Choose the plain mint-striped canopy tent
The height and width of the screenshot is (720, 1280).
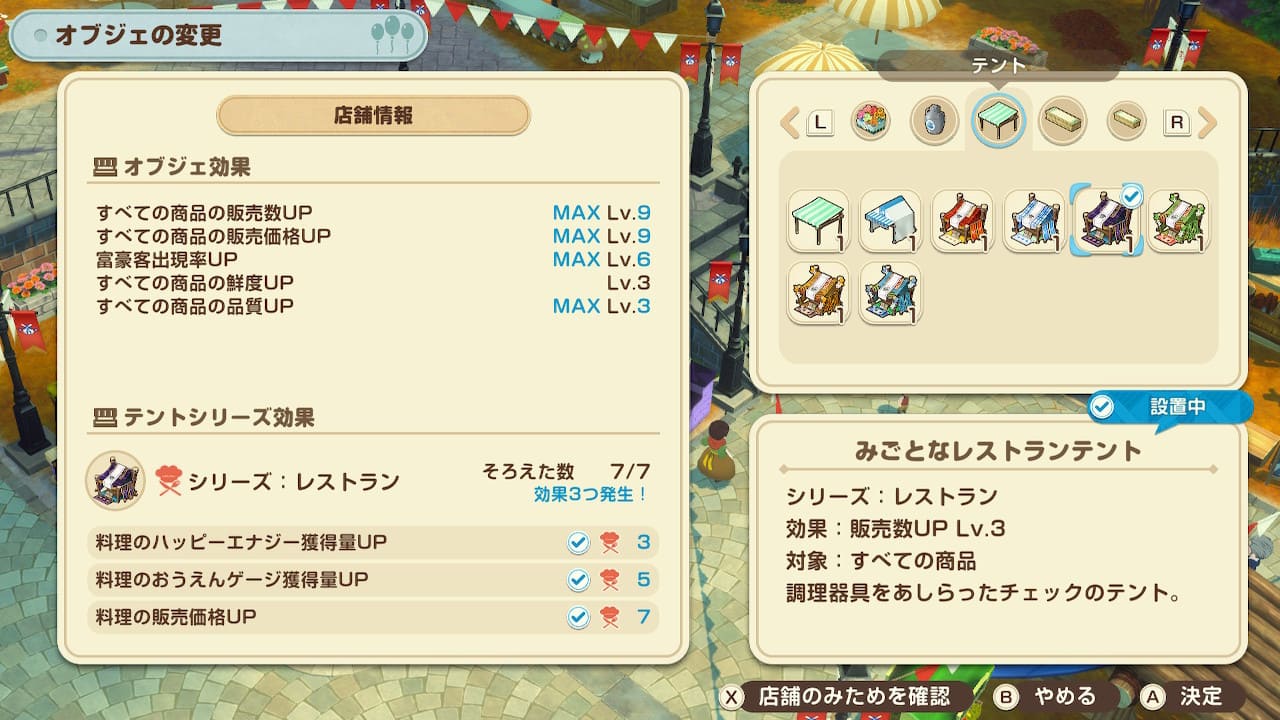tap(818, 220)
